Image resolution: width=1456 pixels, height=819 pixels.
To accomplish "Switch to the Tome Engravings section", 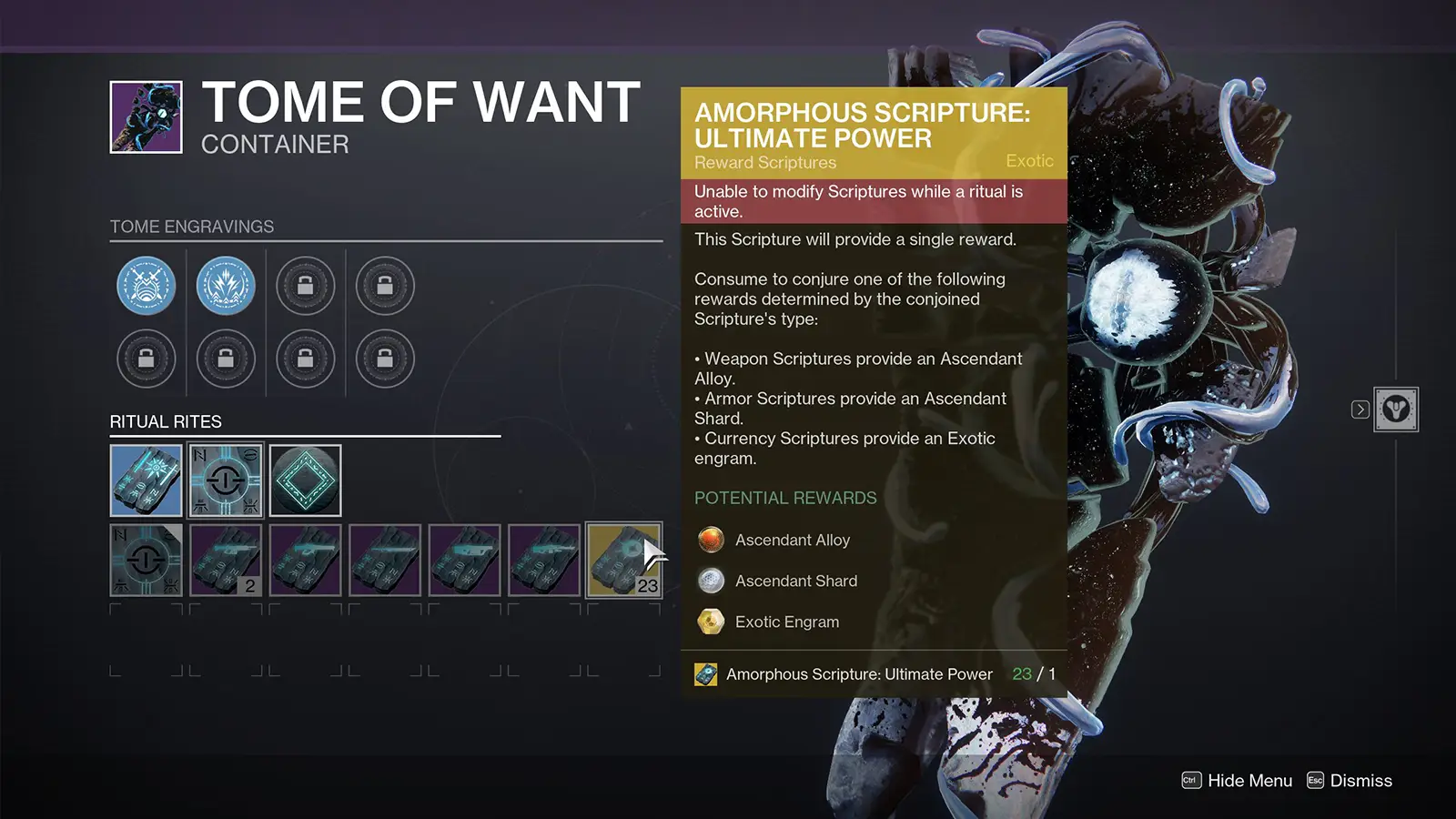I will pyautogui.click(x=192, y=227).
